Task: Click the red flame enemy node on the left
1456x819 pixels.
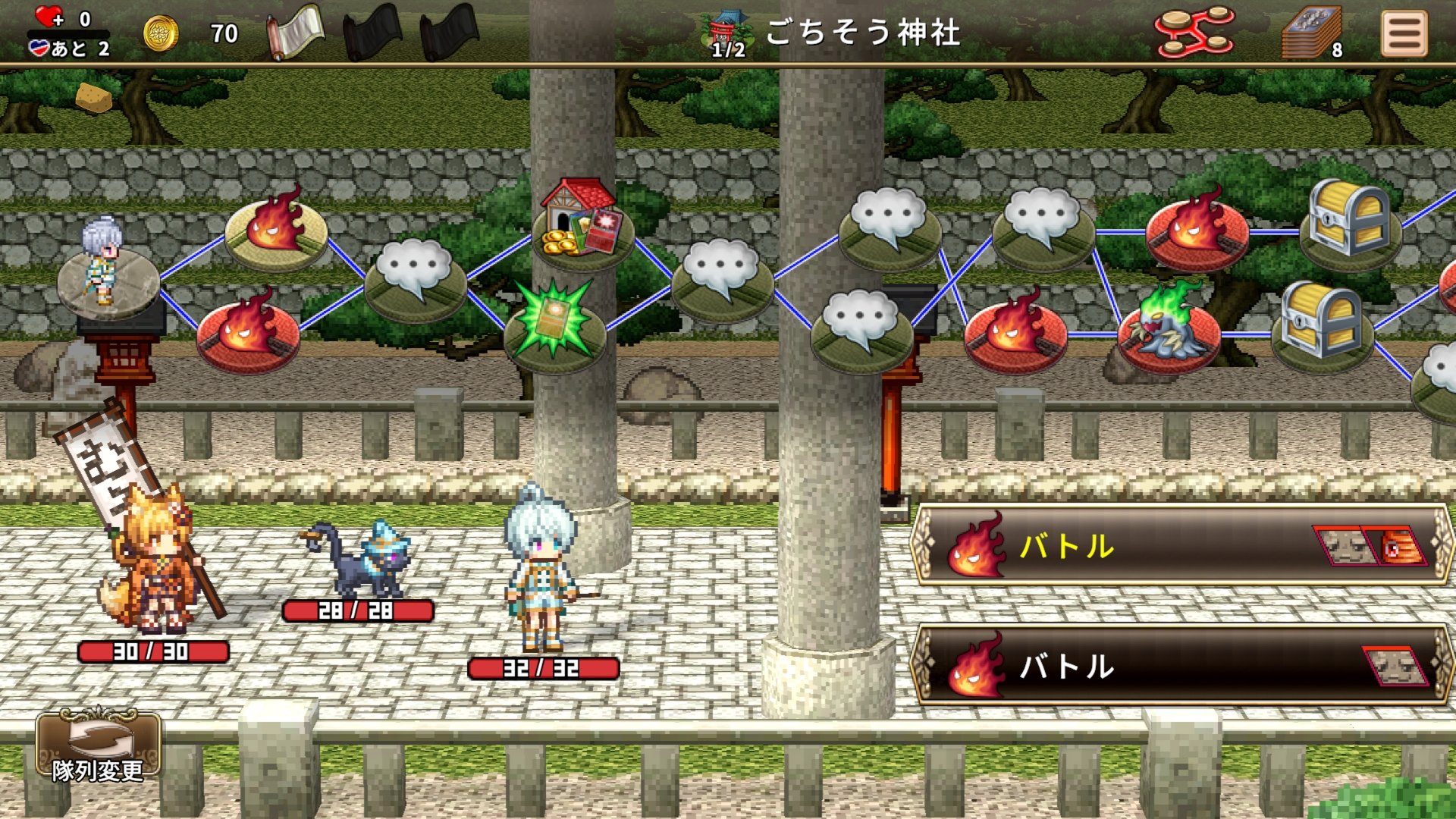Action: [x=250, y=334]
